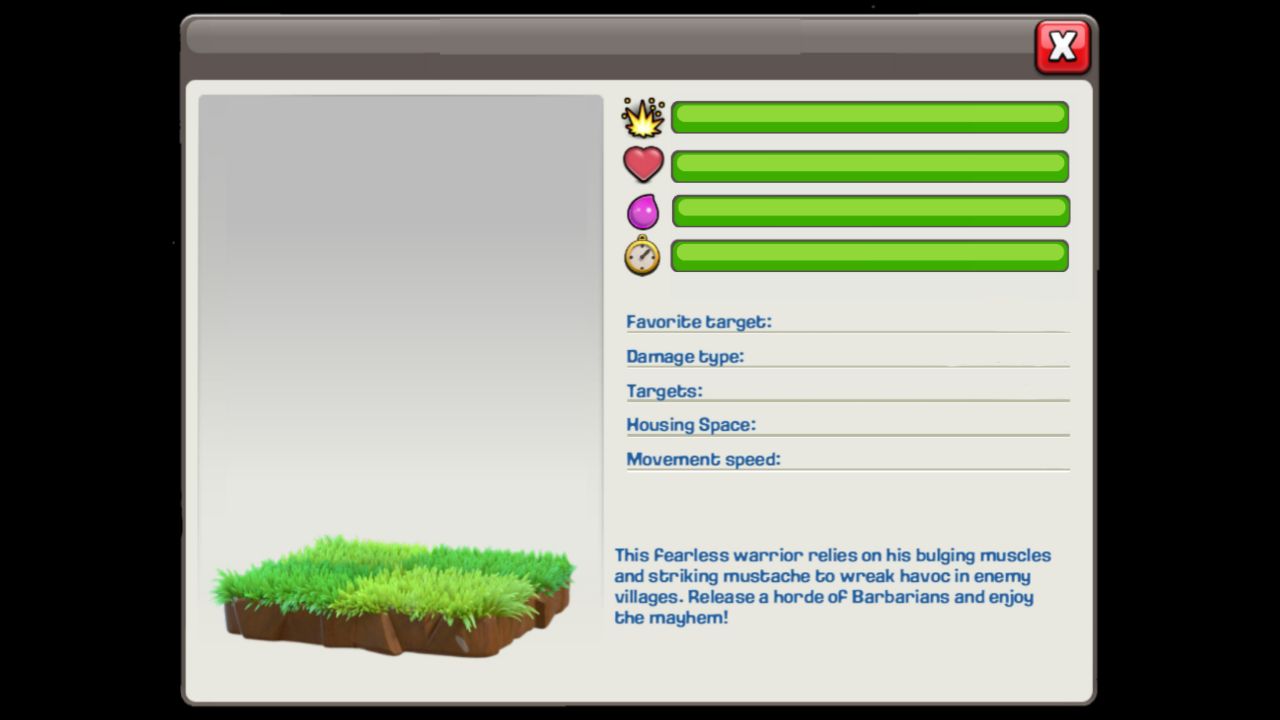The image size is (1280, 720).
Task: Select the elixir cost green bar
Action: tap(869, 211)
